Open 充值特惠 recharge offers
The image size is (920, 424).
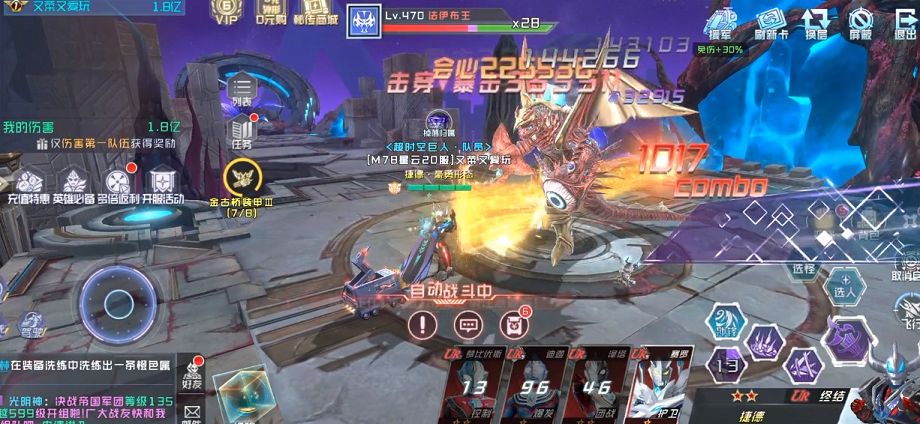point(27,187)
